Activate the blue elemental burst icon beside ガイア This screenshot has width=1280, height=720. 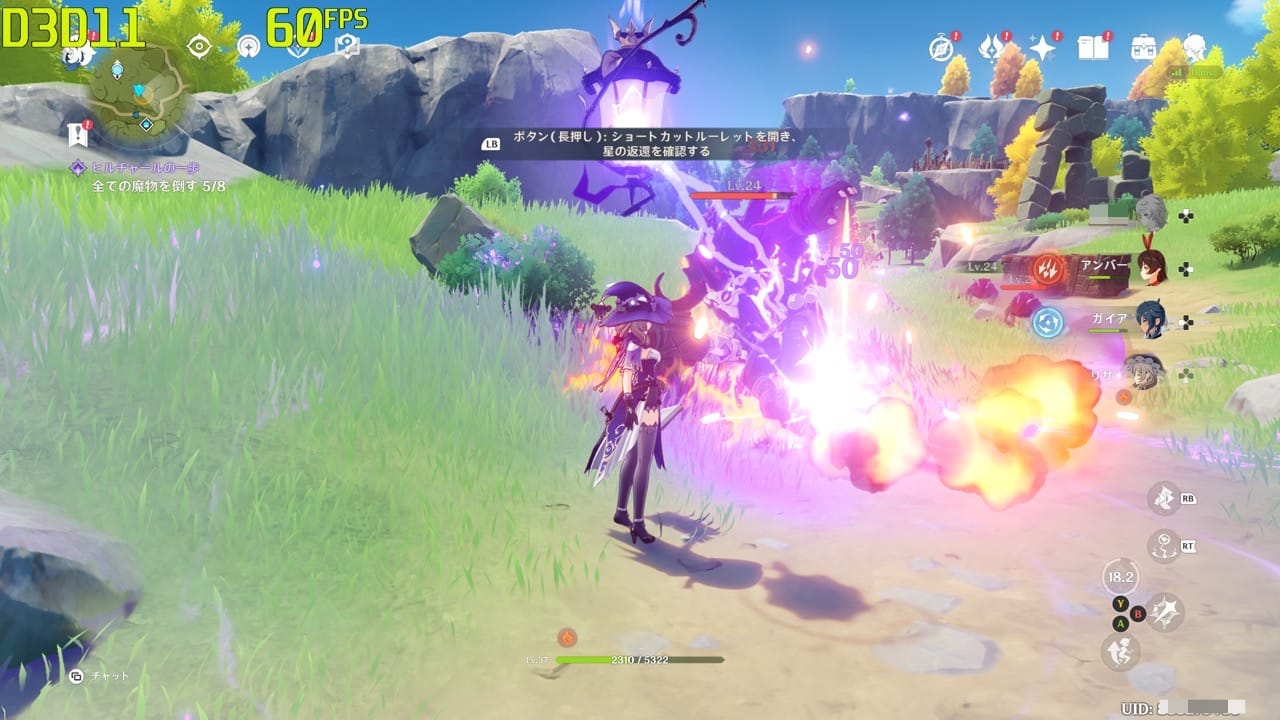click(1047, 322)
